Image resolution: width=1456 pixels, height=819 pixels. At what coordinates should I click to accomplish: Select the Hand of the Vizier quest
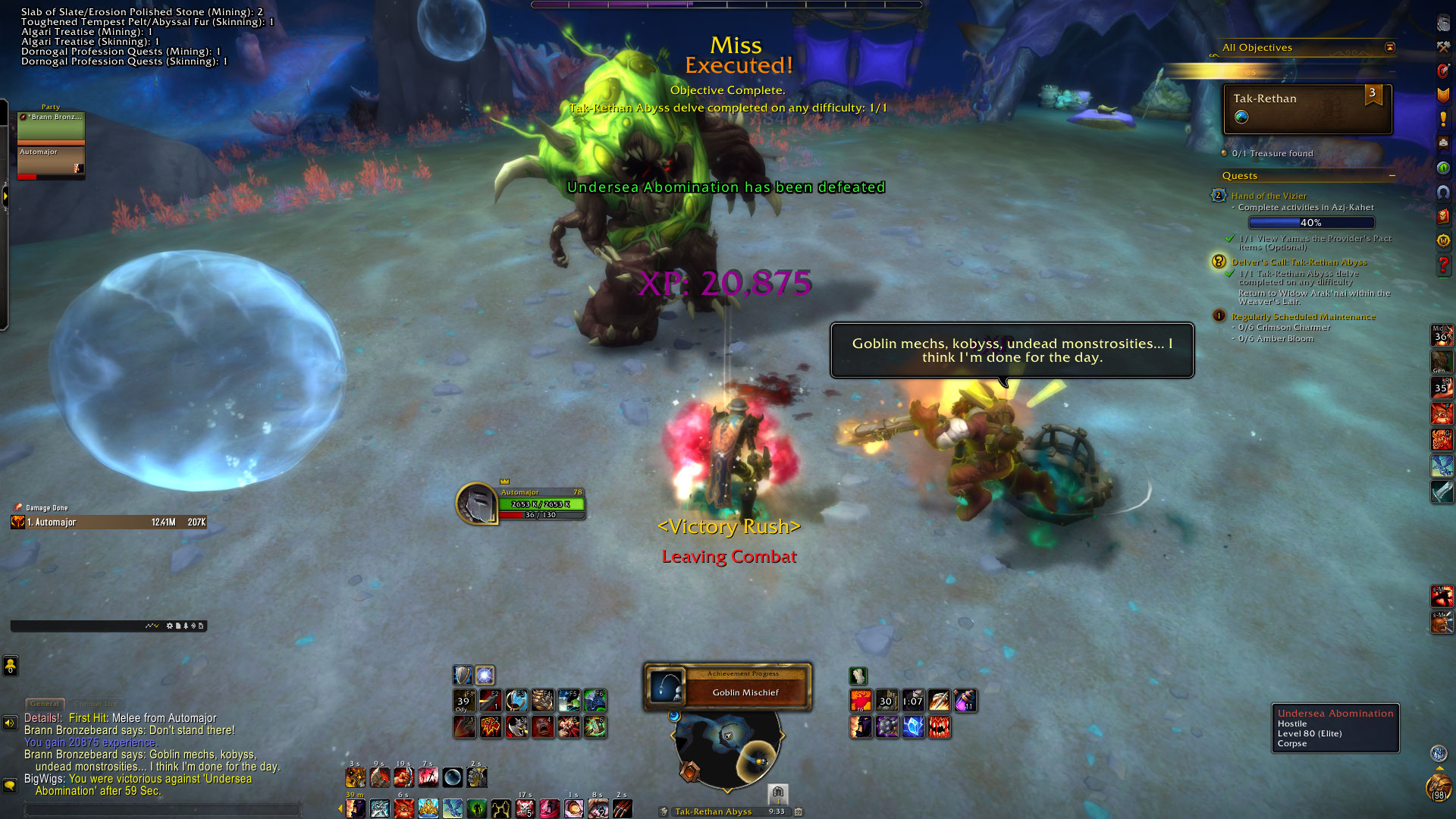1269,196
